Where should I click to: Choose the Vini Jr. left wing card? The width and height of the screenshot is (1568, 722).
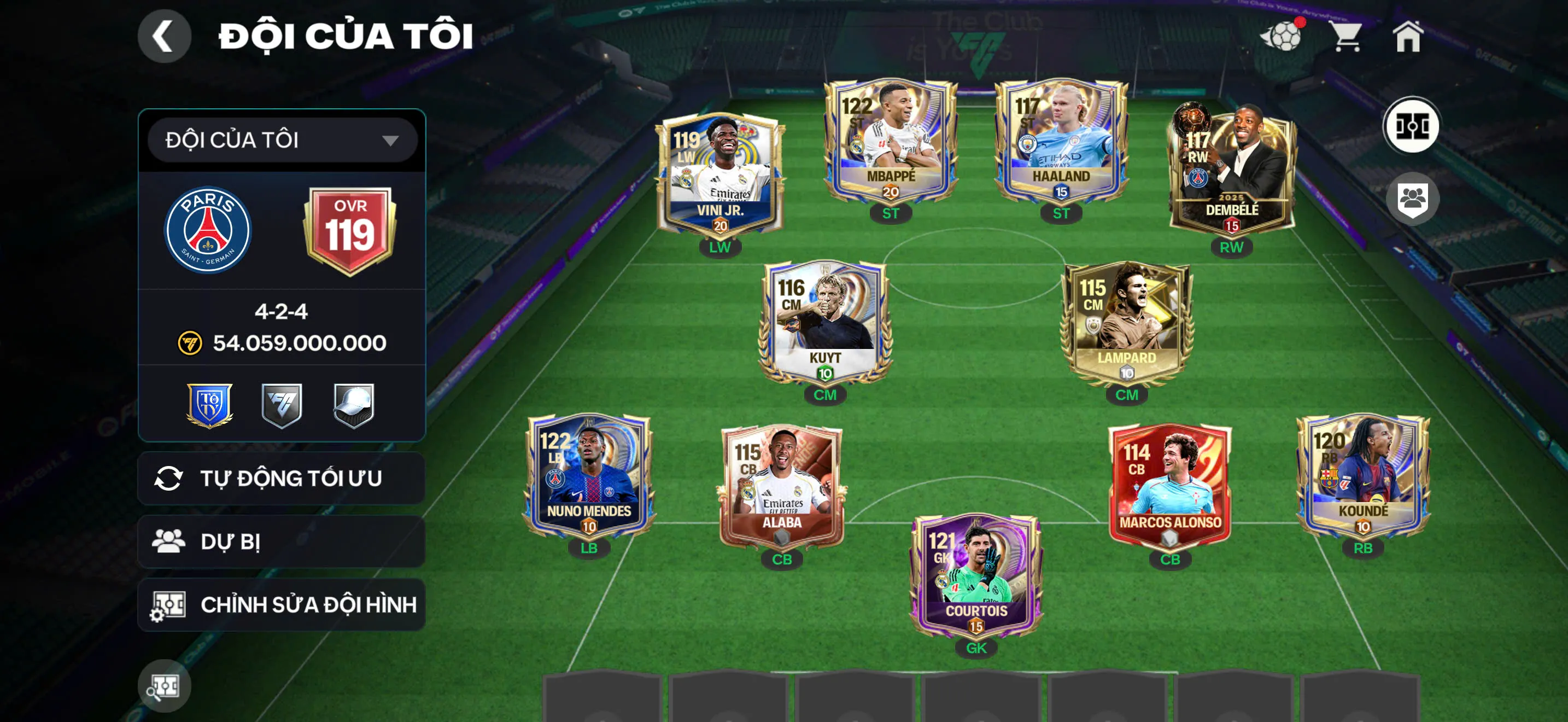click(x=719, y=177)
